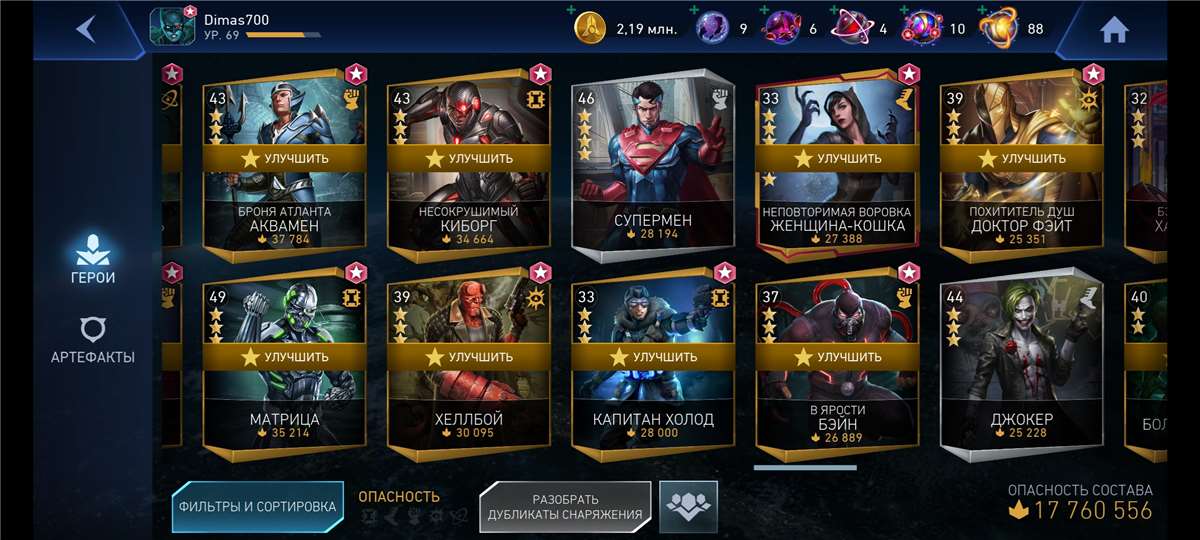Upgrade the Киборг hero

[x=469, y=158]
